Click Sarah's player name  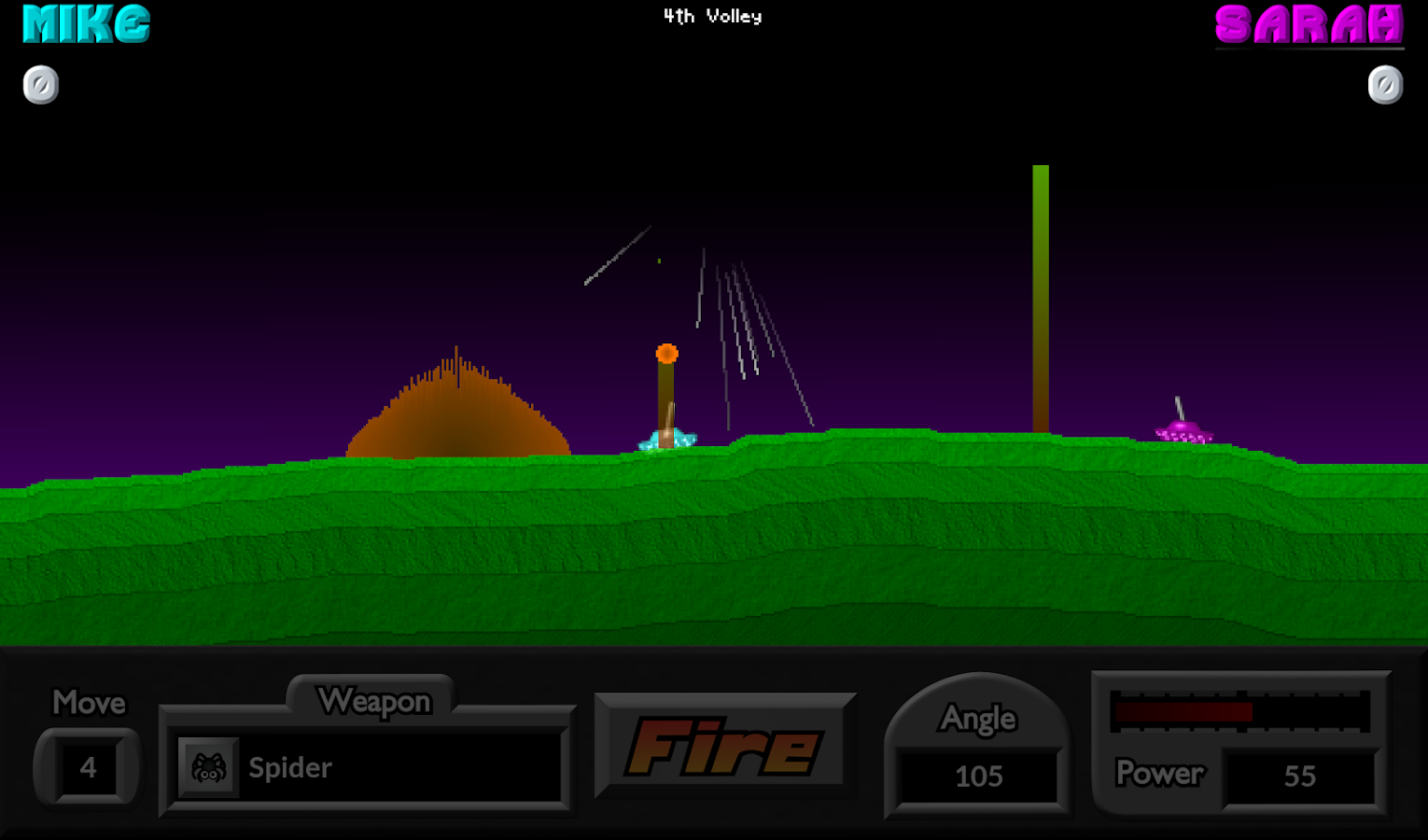tap(1307, 25)
